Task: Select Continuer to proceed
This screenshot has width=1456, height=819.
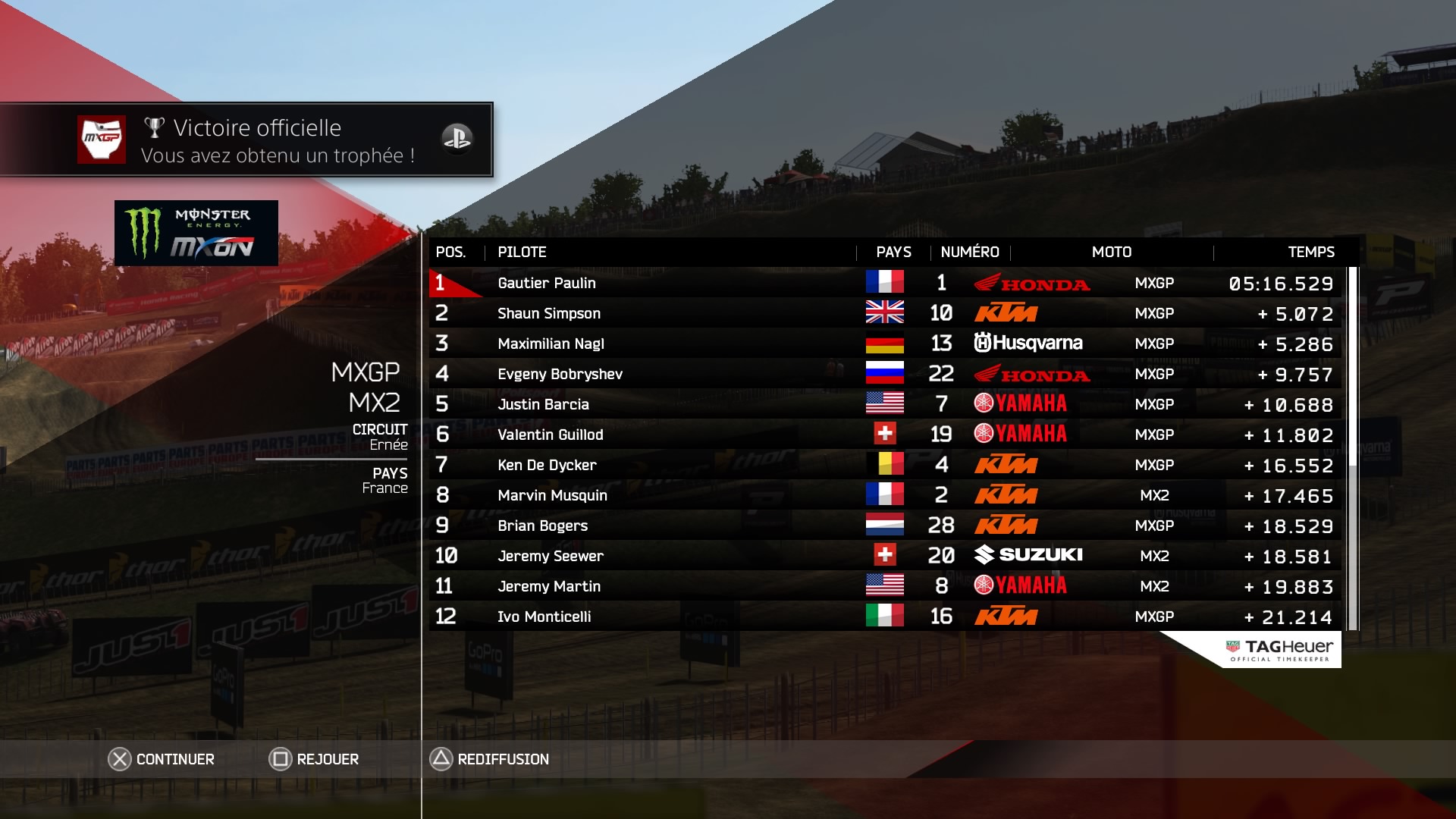Action: click(x=162, y=759)
